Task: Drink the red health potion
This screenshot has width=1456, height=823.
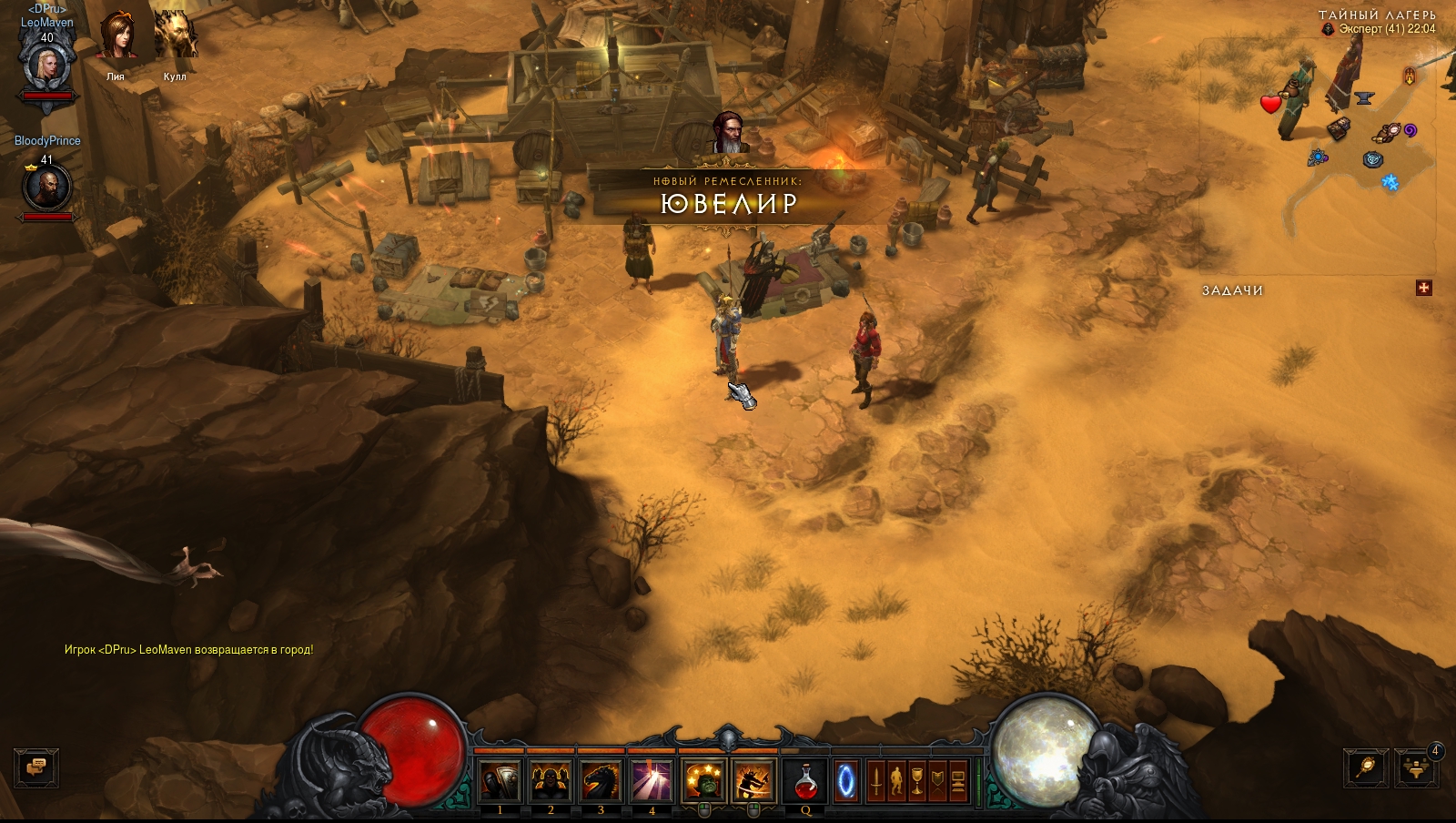Action: point(805,781)
